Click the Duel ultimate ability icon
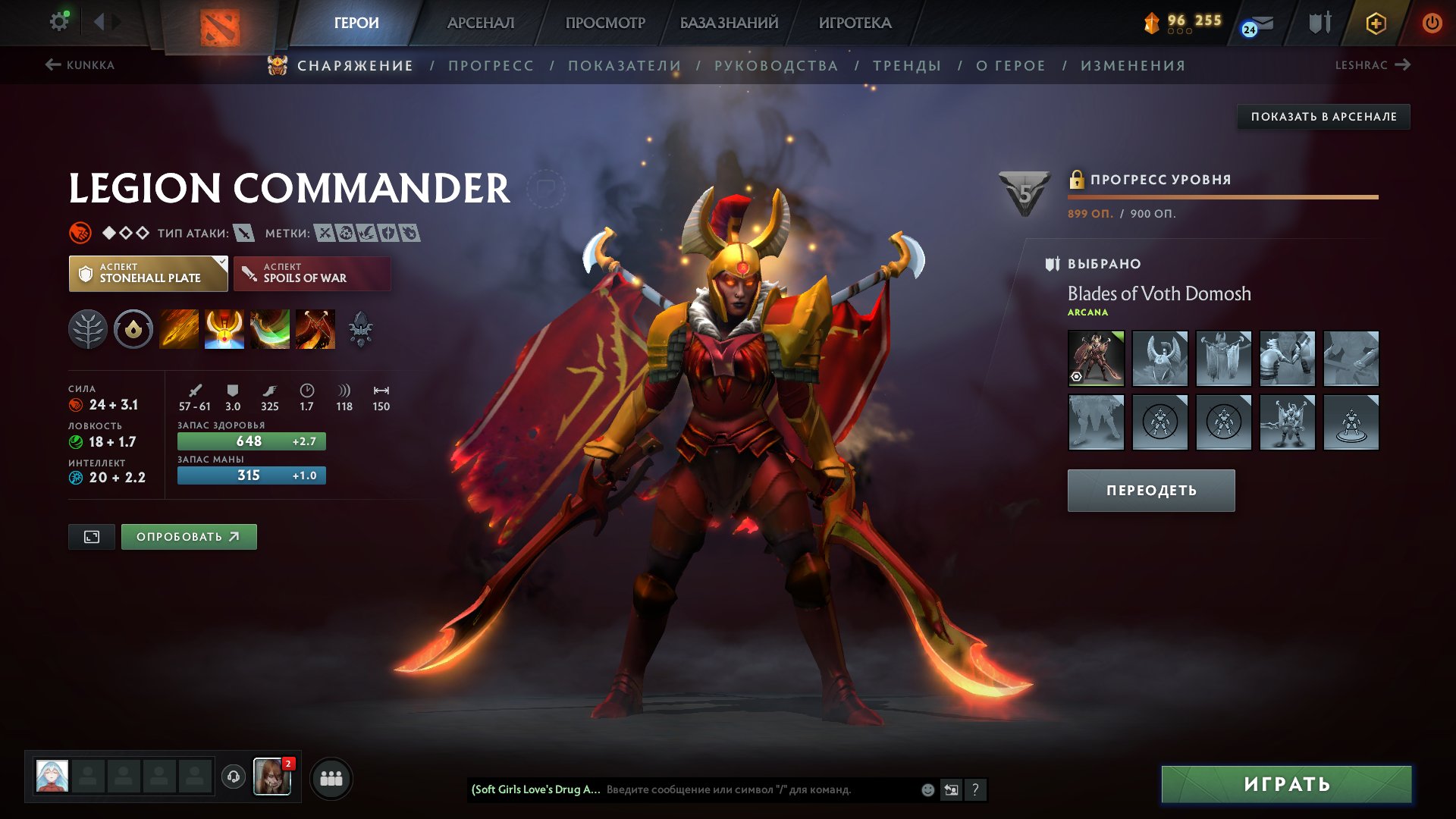Viewport: 1456px width, 819px height. [315, 328]
